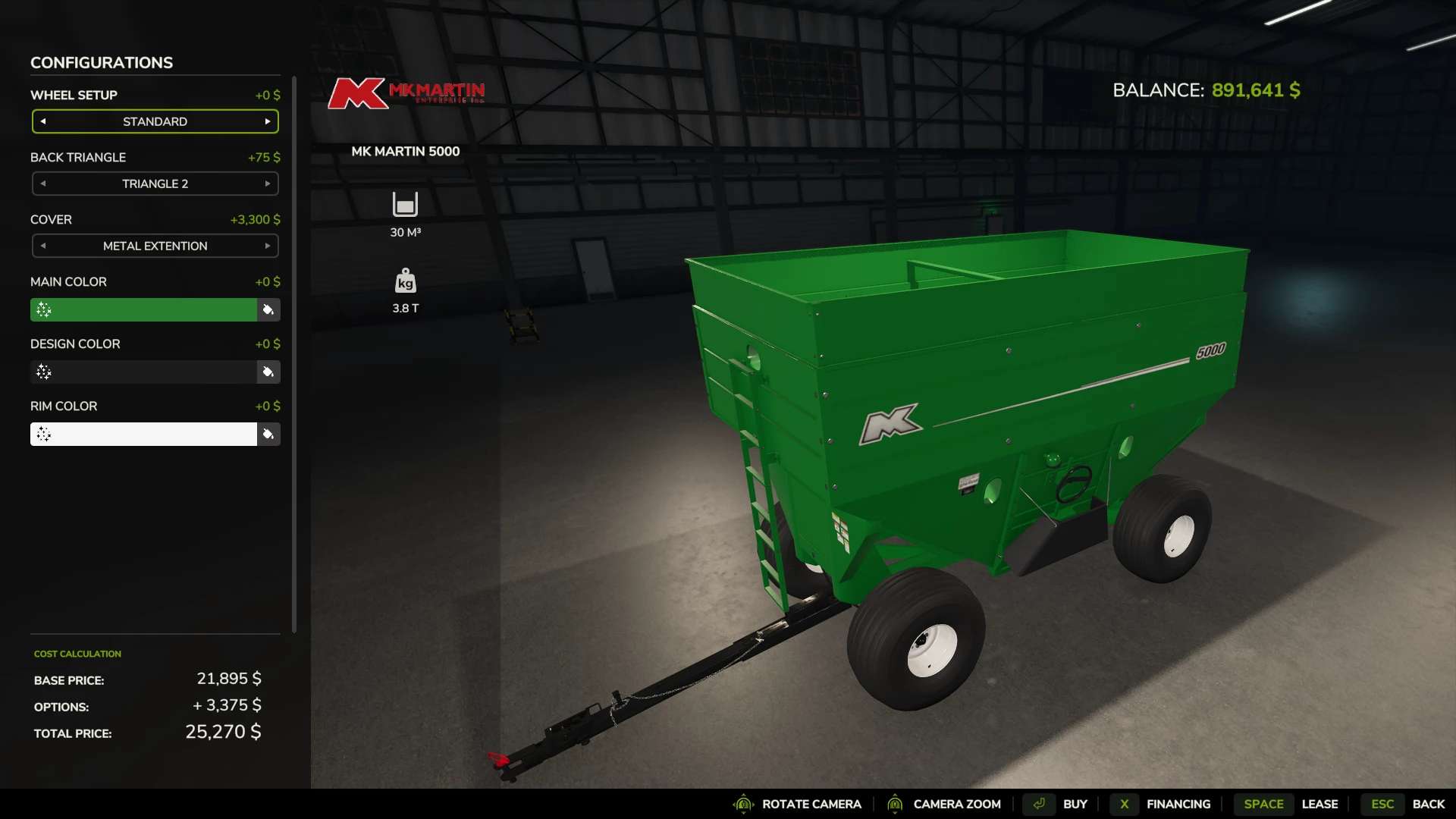Open the Rim Color paint bucket picker
1456x819 pixels.
tap(268, 434)
